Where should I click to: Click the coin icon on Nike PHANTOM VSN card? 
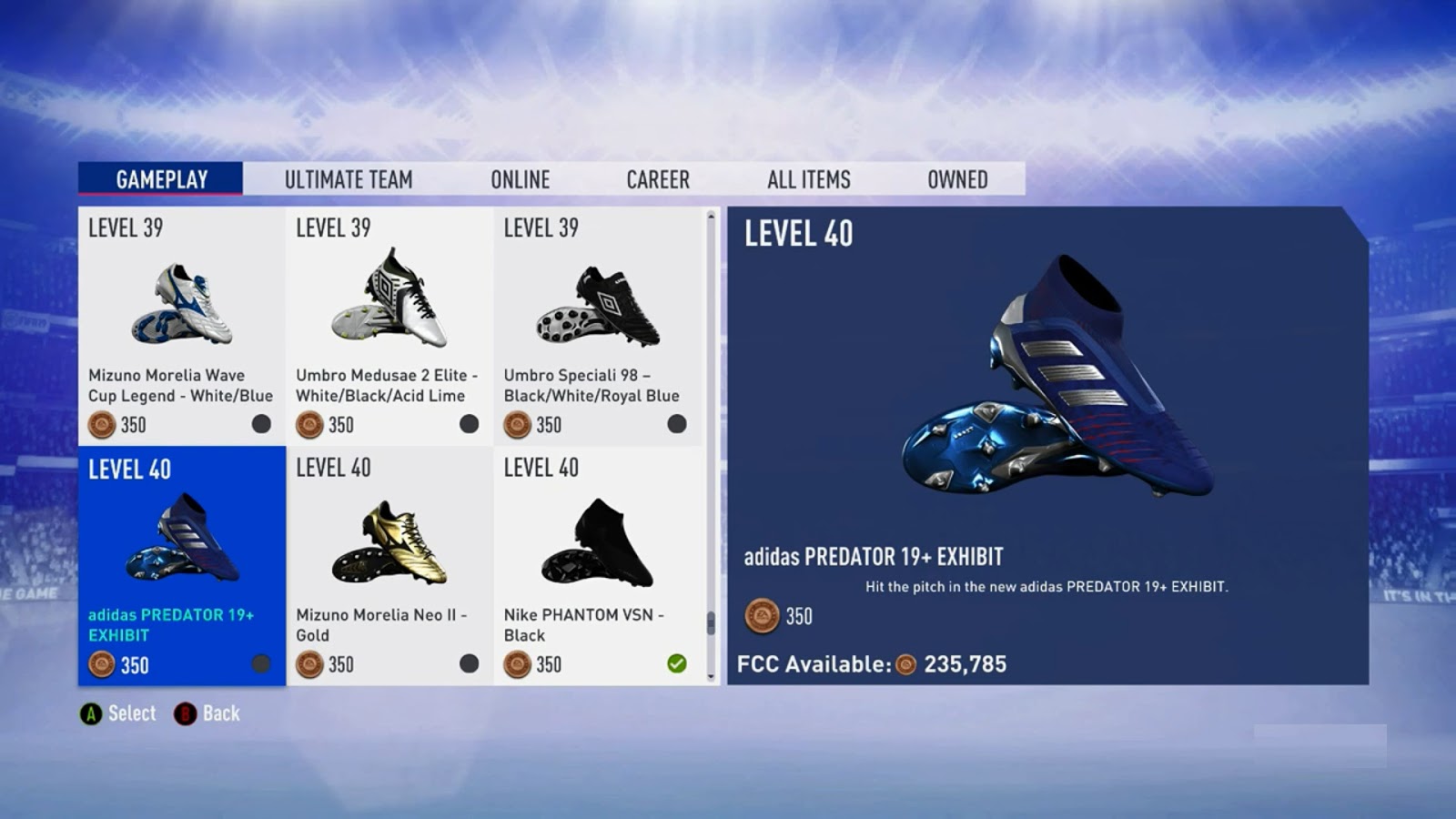[517, 665]
